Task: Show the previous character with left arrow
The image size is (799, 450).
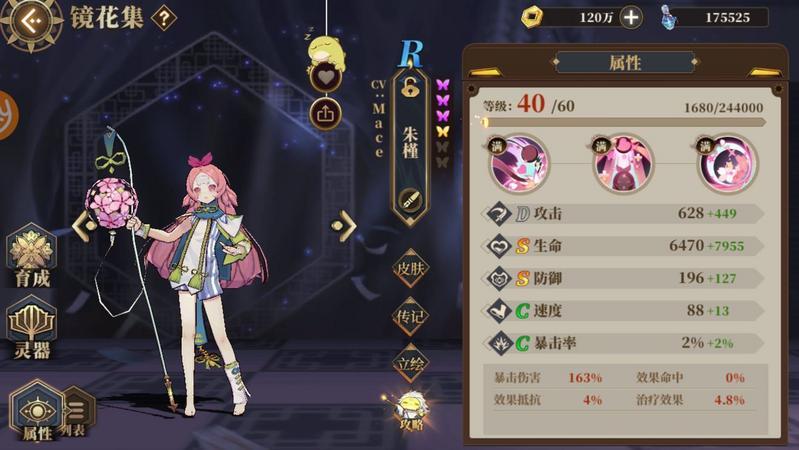Action: [x=81, y=226]
